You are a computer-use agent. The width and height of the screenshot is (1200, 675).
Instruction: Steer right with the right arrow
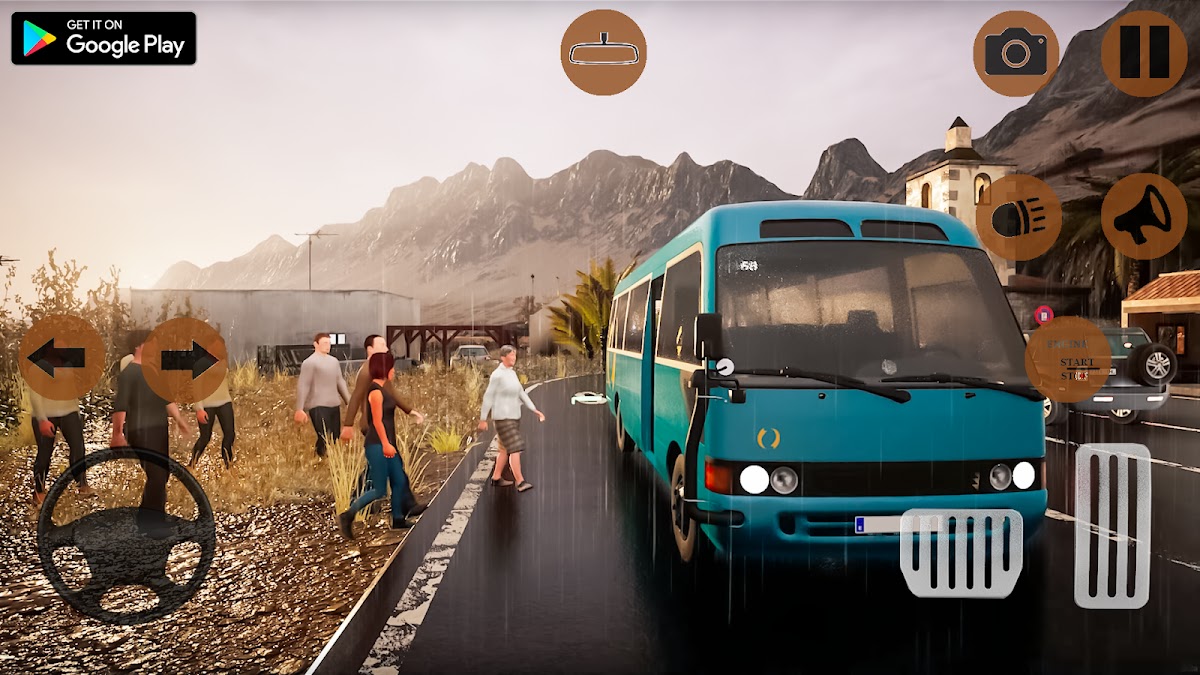point(185,359)
